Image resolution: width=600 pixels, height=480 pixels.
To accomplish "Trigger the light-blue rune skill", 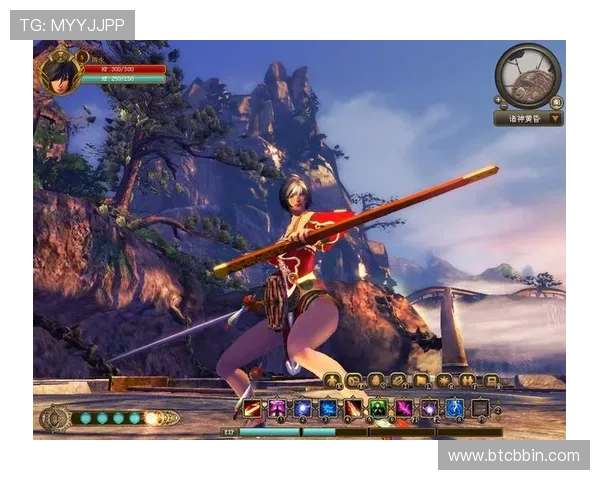I will 454,408.
